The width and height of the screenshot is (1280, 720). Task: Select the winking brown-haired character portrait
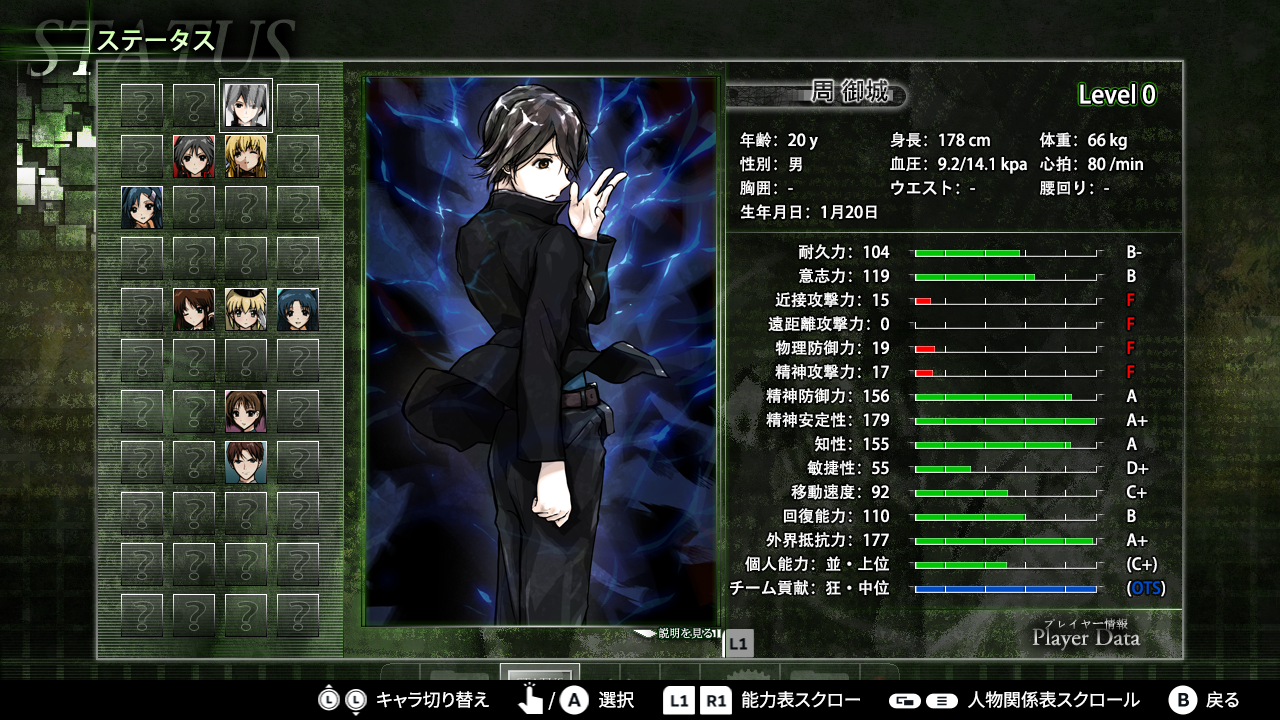point(194,309)
